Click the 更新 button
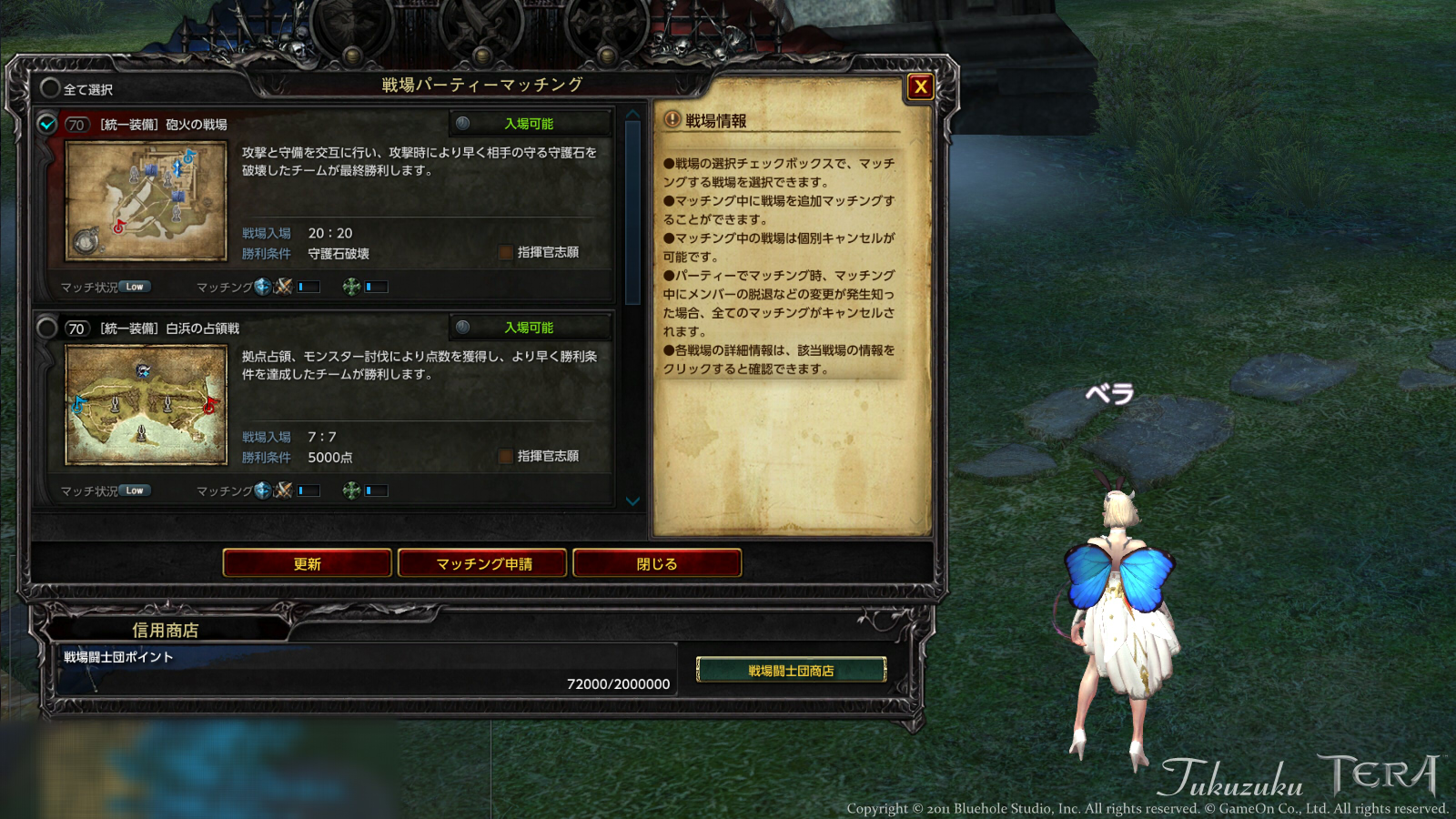This screenshot has height=819, width=1456. coord(308,563)
